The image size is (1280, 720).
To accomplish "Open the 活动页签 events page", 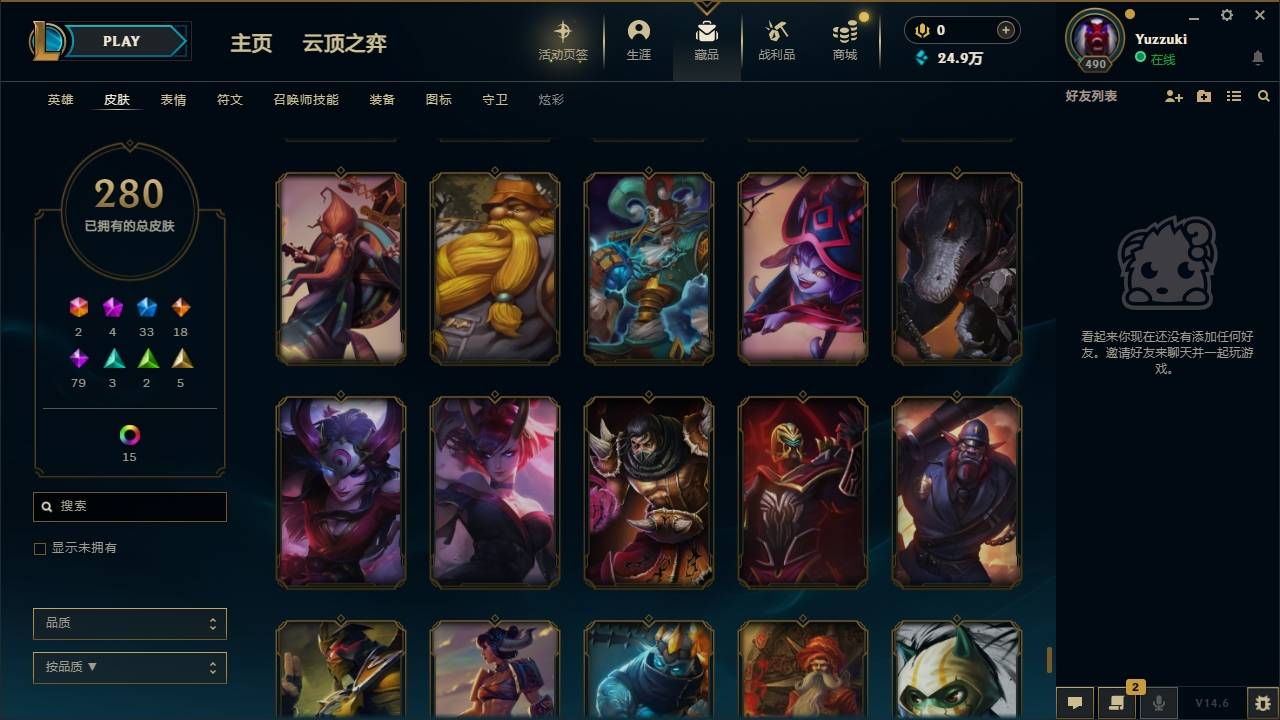I will [x=563, y=40].
